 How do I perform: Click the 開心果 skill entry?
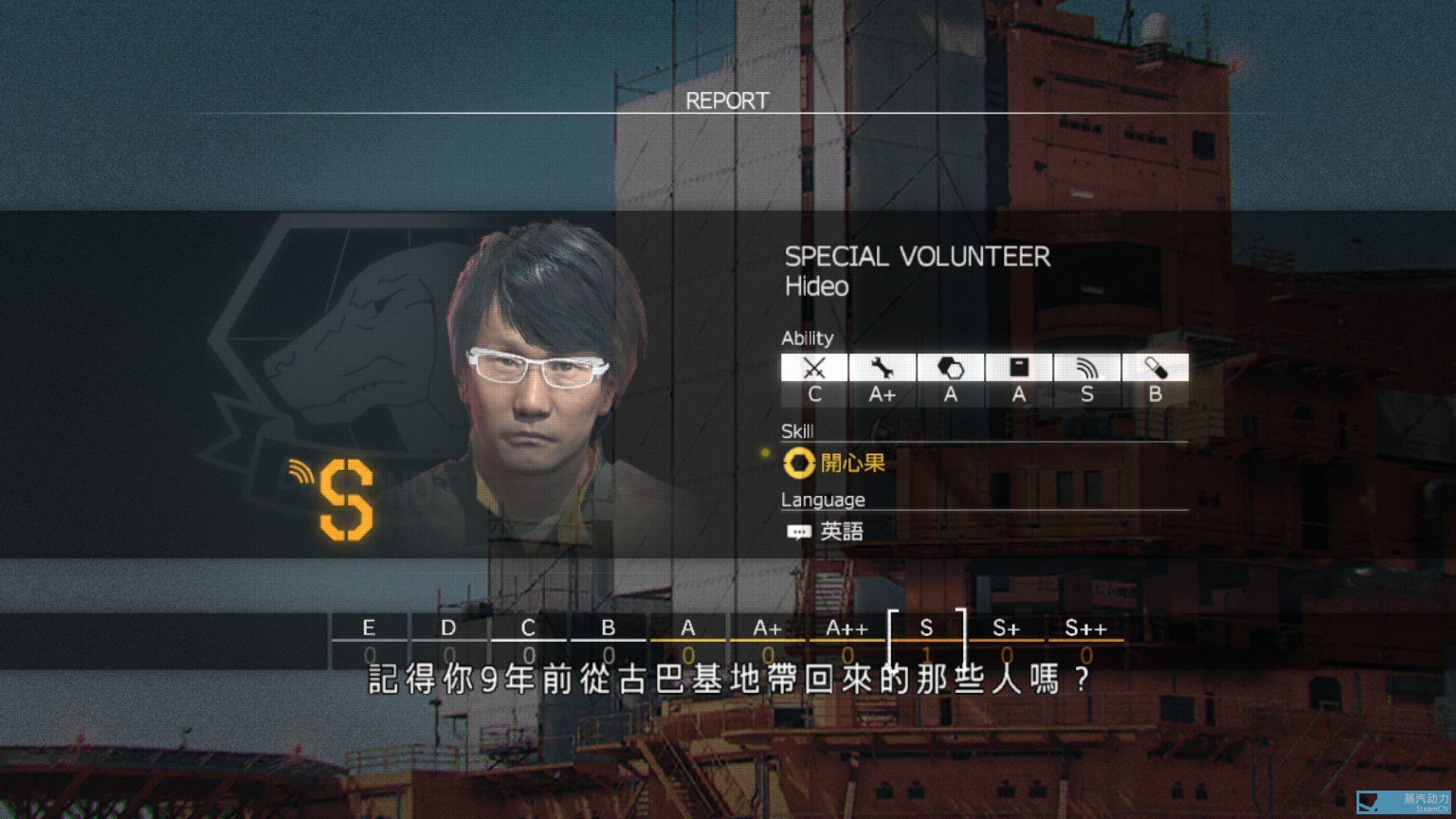(835, 464)
